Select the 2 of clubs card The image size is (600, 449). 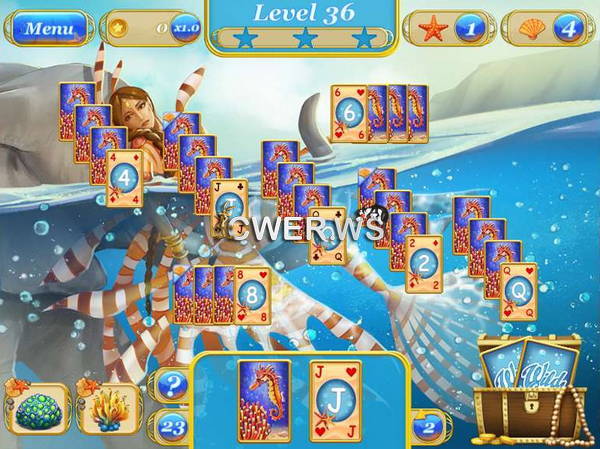(424, 264)
